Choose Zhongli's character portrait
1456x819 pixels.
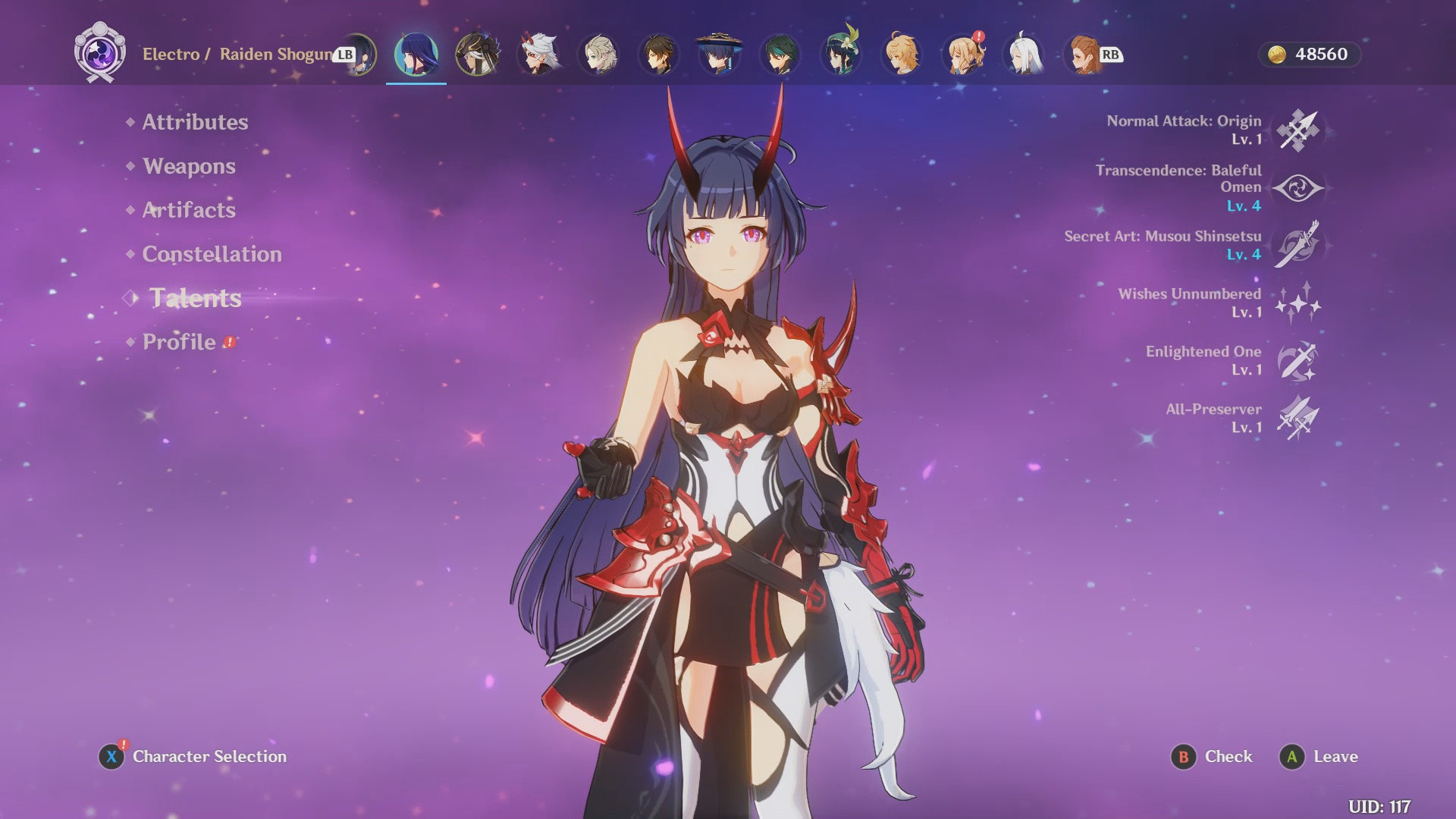click(x=659, y=55)
